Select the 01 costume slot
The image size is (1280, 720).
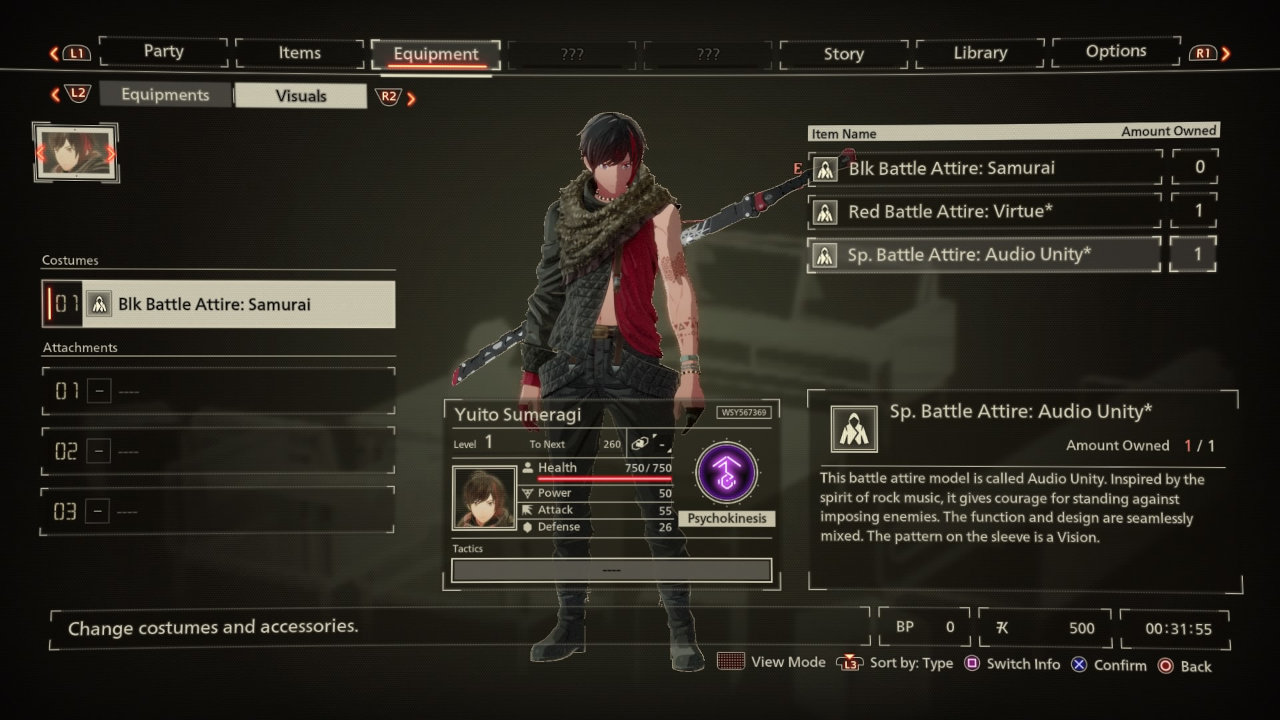click(x=218, y=304)
